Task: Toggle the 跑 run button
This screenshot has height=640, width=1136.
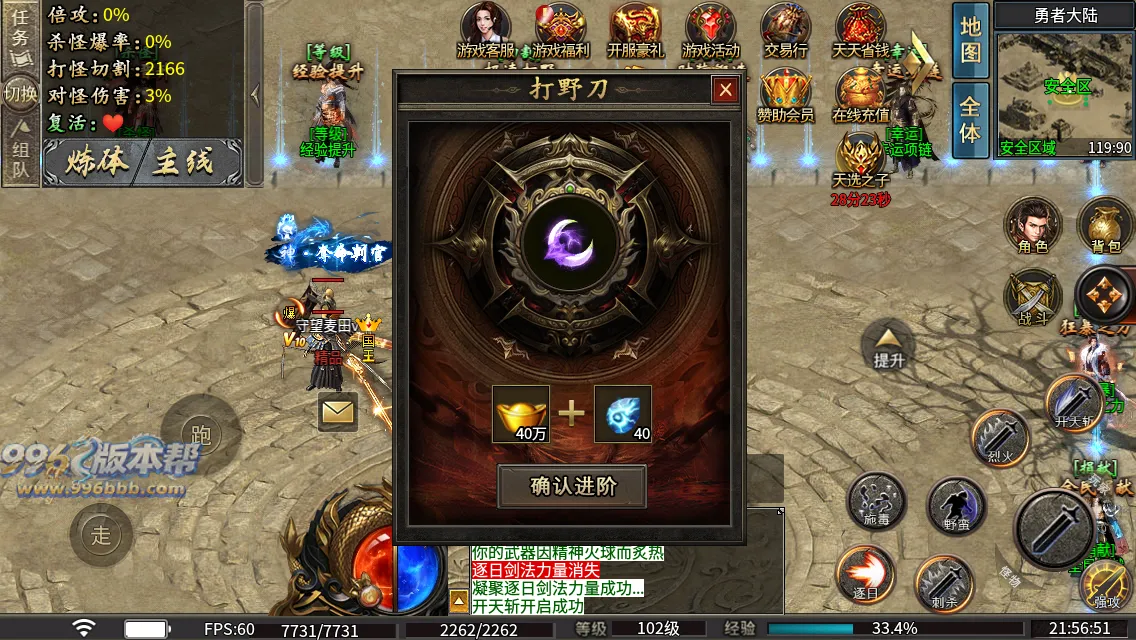Action: [x=200, y=434]
